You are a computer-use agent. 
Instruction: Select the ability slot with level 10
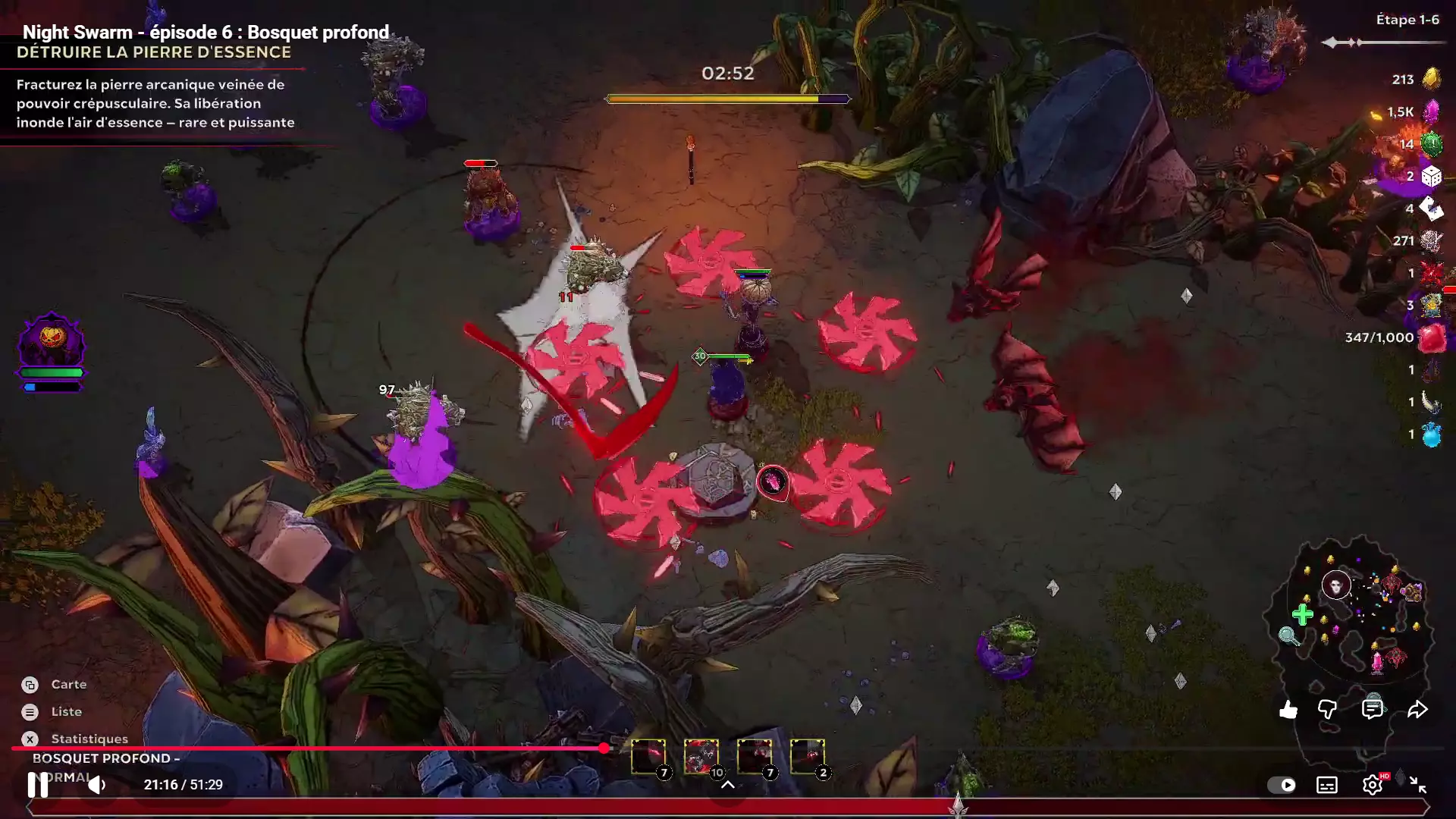[701, 757]
